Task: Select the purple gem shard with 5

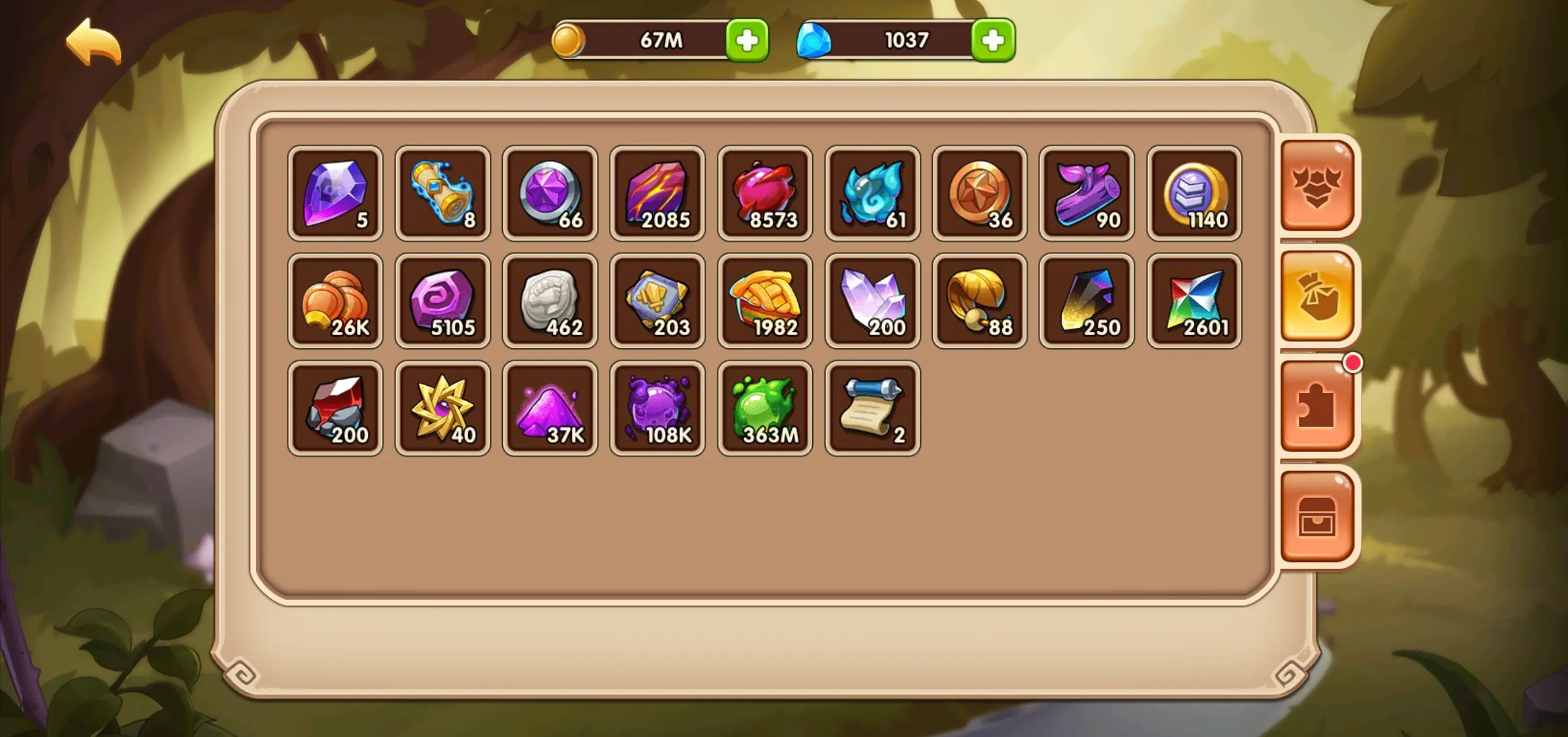Action: pyautogui.click(x=335, y=193)
